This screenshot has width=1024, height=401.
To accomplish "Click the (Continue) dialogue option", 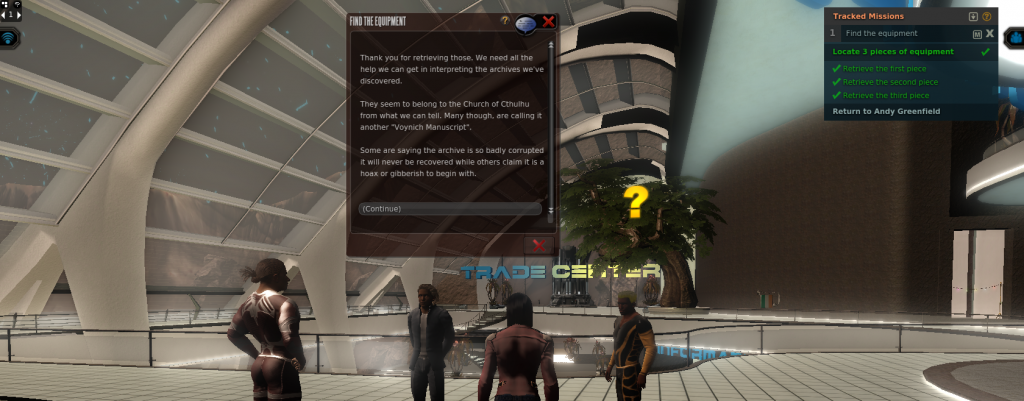I will pos(449,209).
